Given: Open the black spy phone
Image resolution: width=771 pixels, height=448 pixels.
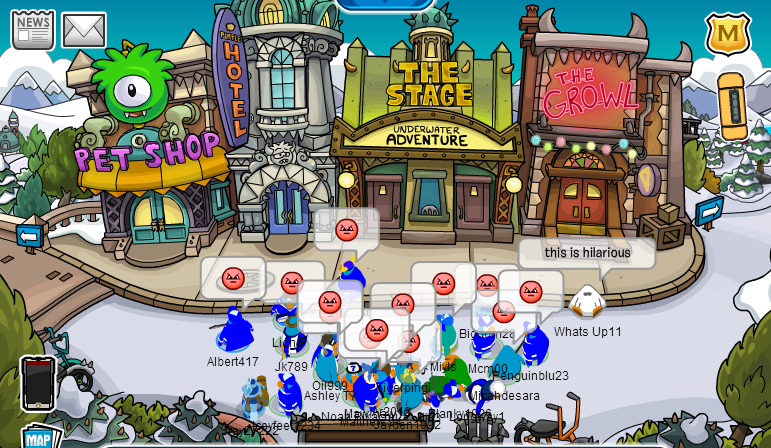Looking at the screenshot, I should 37,384.
